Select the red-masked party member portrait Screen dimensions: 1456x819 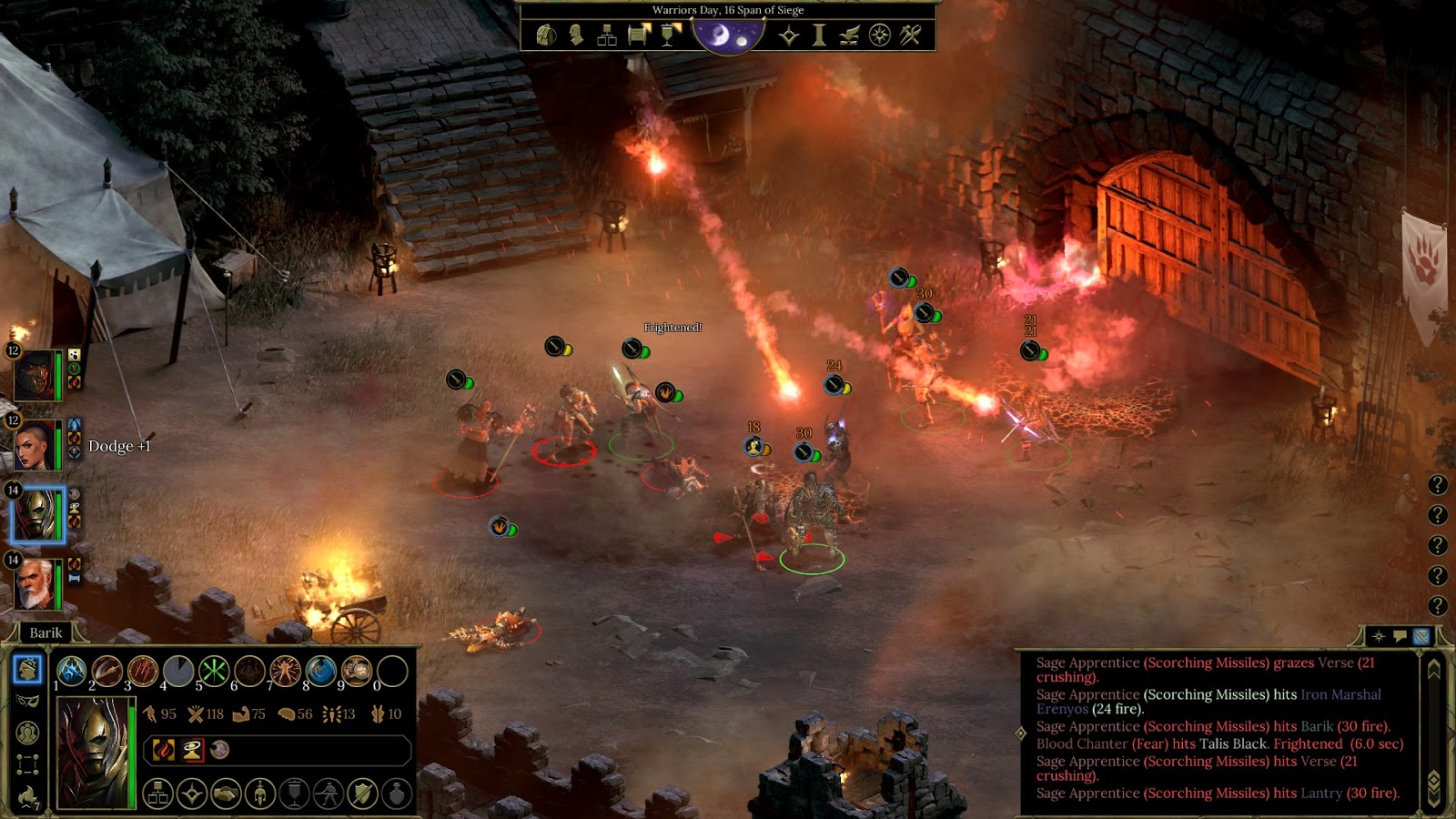(x=35, y=375)
